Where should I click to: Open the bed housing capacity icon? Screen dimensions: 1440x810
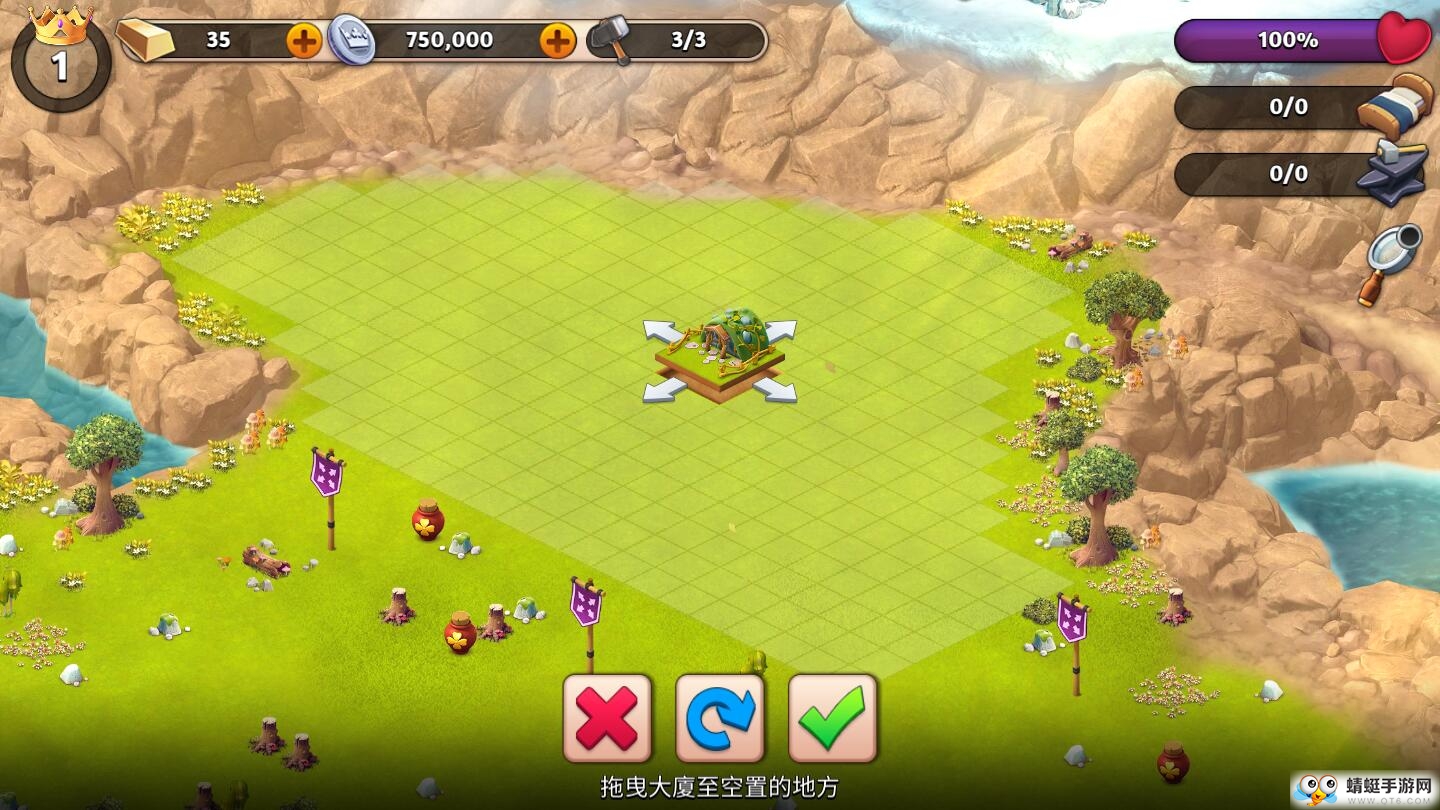tap(1396, 102)
